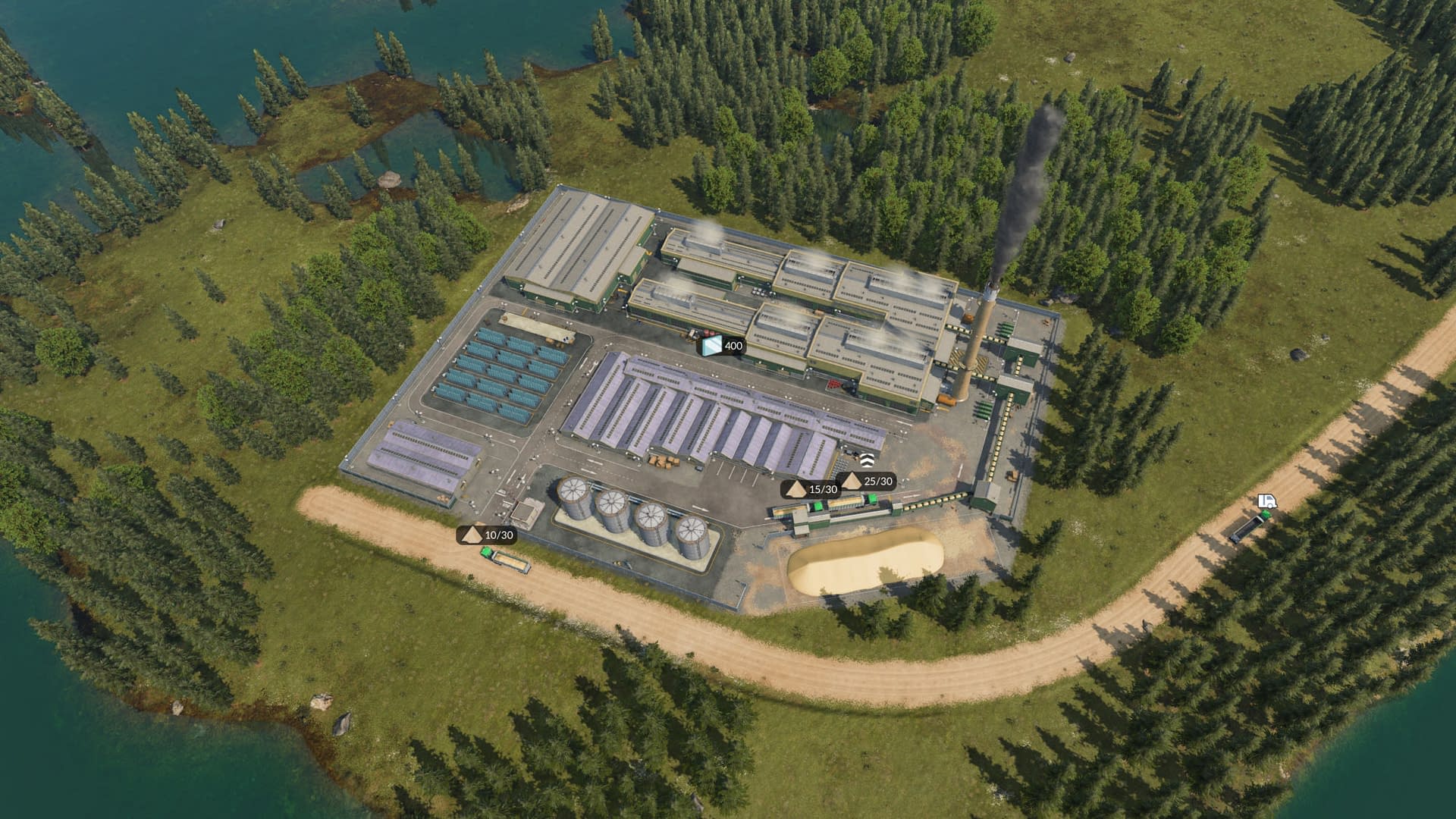Select the glass factory marker showing 400
Viewport: 1456px width, 819px height.
[x=722, y=347]
